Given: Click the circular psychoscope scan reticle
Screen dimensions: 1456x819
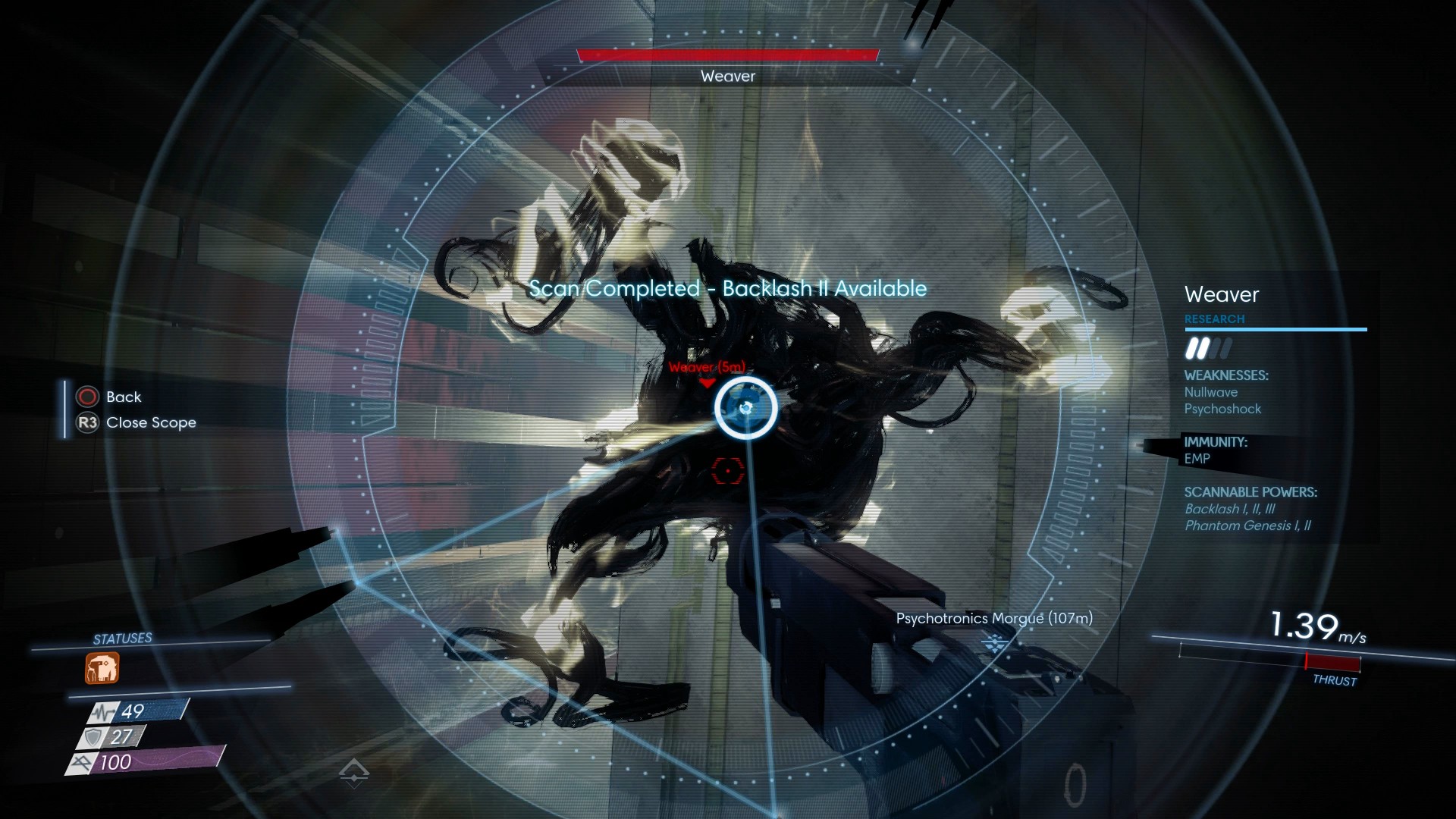Looking at the screenshot, I should 745,408.
